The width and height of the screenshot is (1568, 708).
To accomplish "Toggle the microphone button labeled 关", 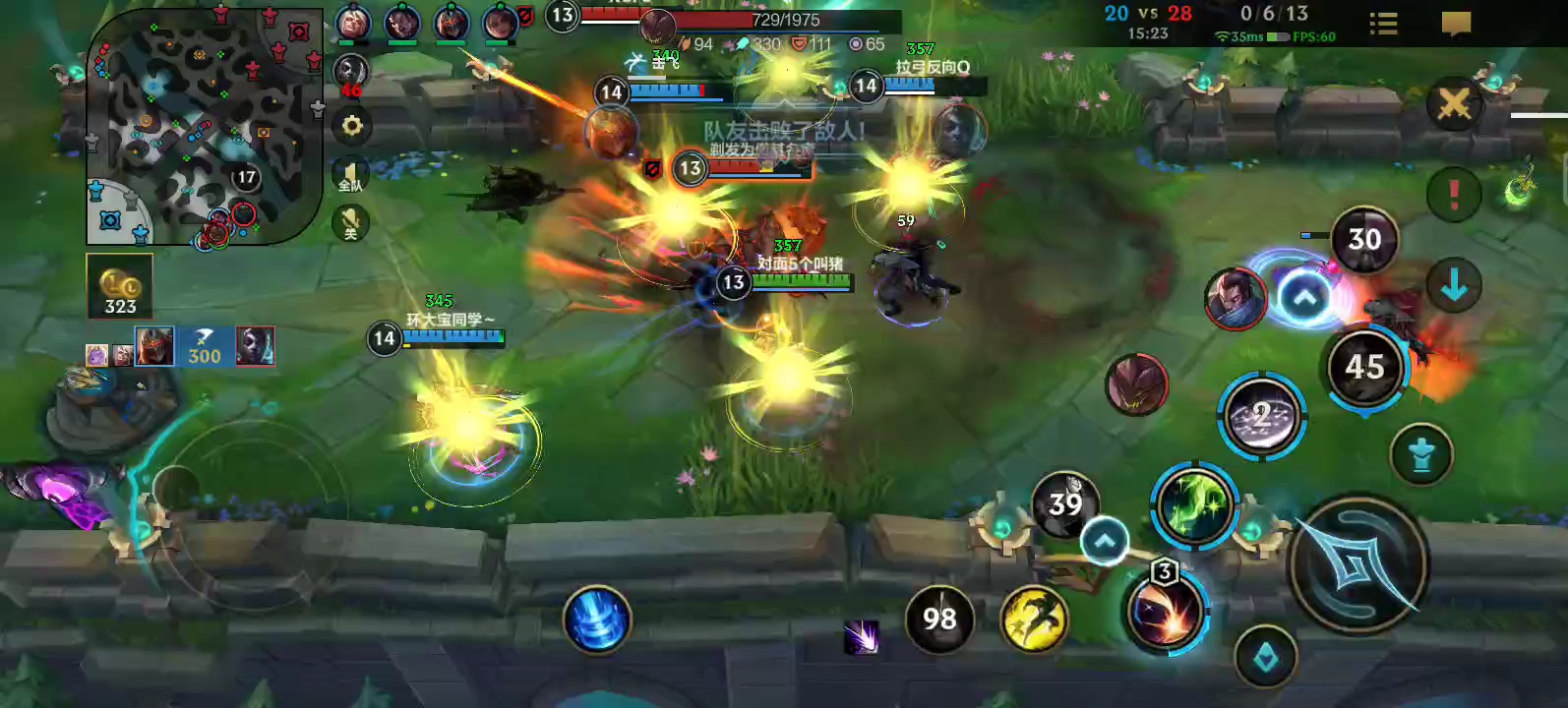I will click(350, 222).
